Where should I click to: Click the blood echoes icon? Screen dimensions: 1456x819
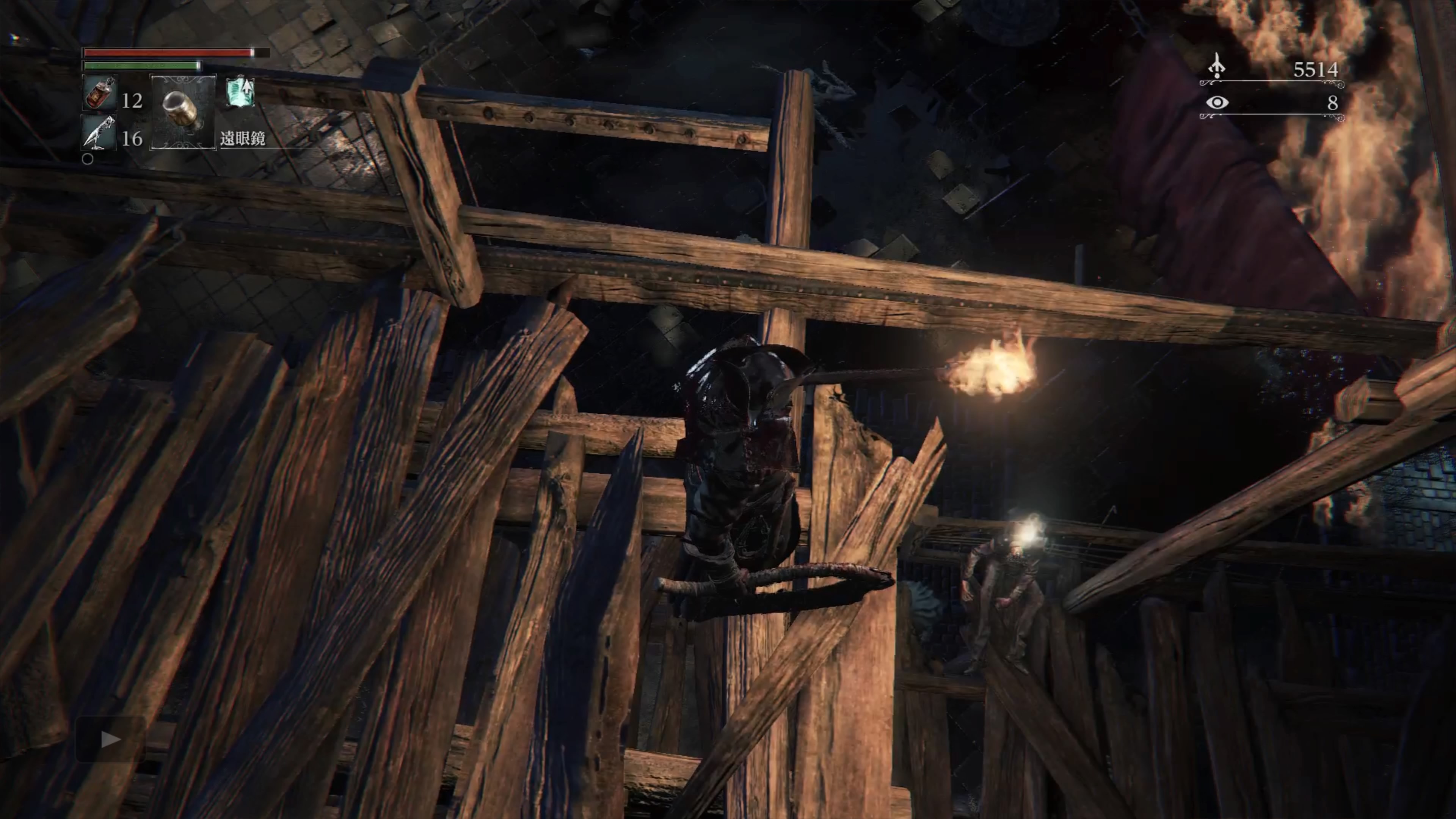(x=1217, y=67)
